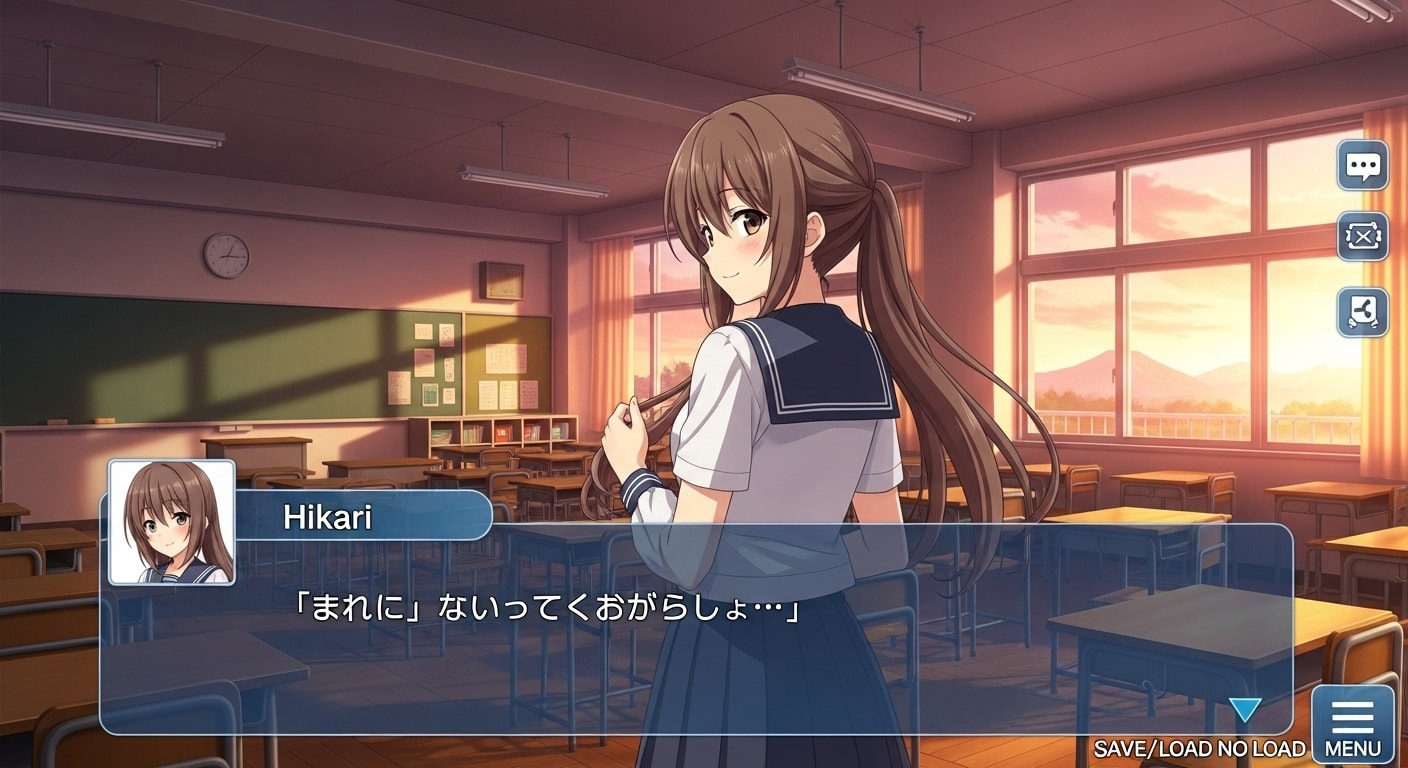Screen dimensions: 1408x768
Task: Click the speech bubble log icon
Action: click(1362, 165)
